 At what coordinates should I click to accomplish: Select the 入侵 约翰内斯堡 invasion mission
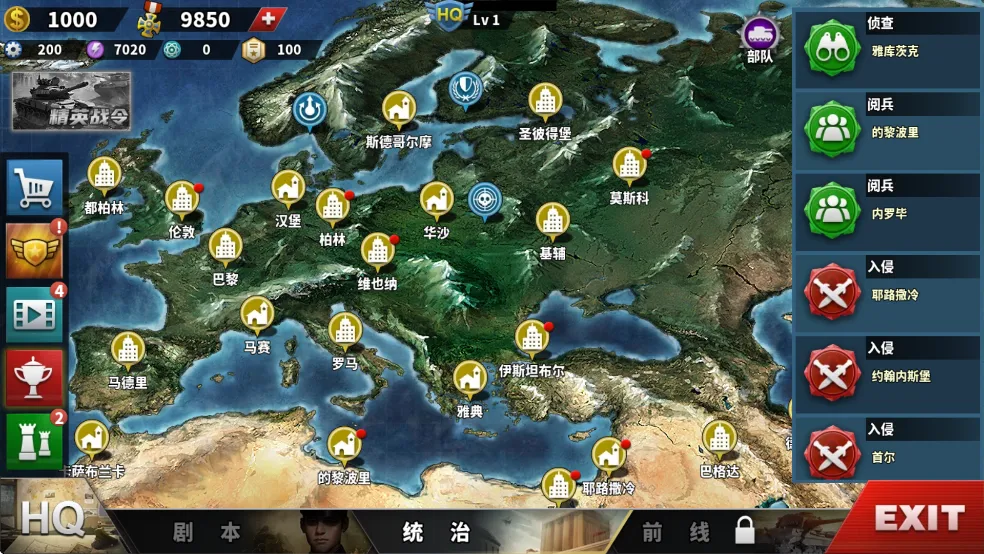pyautogui.click(x=888, y=374)
